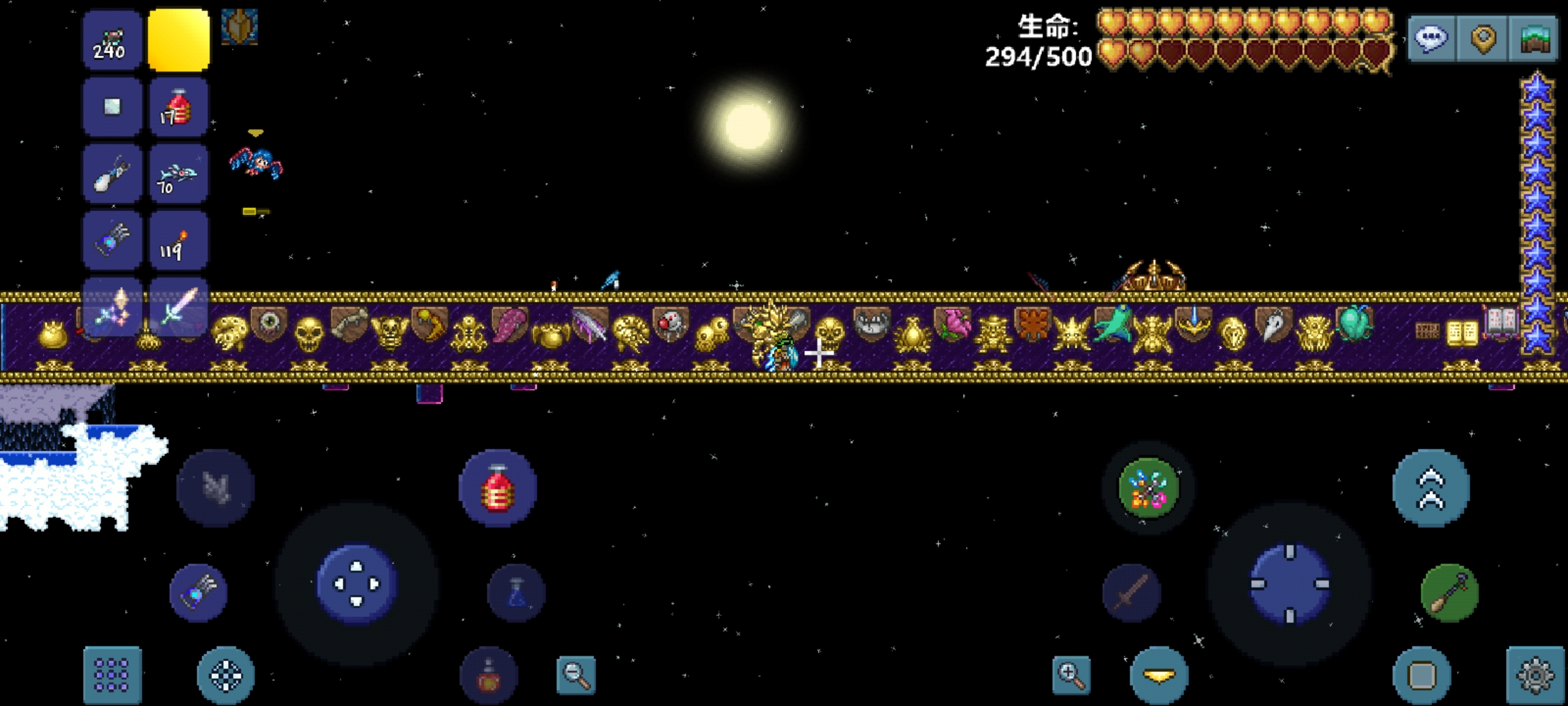The width and height of the screenshot is (1568, 706).
Task: Select the hotbar slot holding 240 items
Action: tap(112, 41)
